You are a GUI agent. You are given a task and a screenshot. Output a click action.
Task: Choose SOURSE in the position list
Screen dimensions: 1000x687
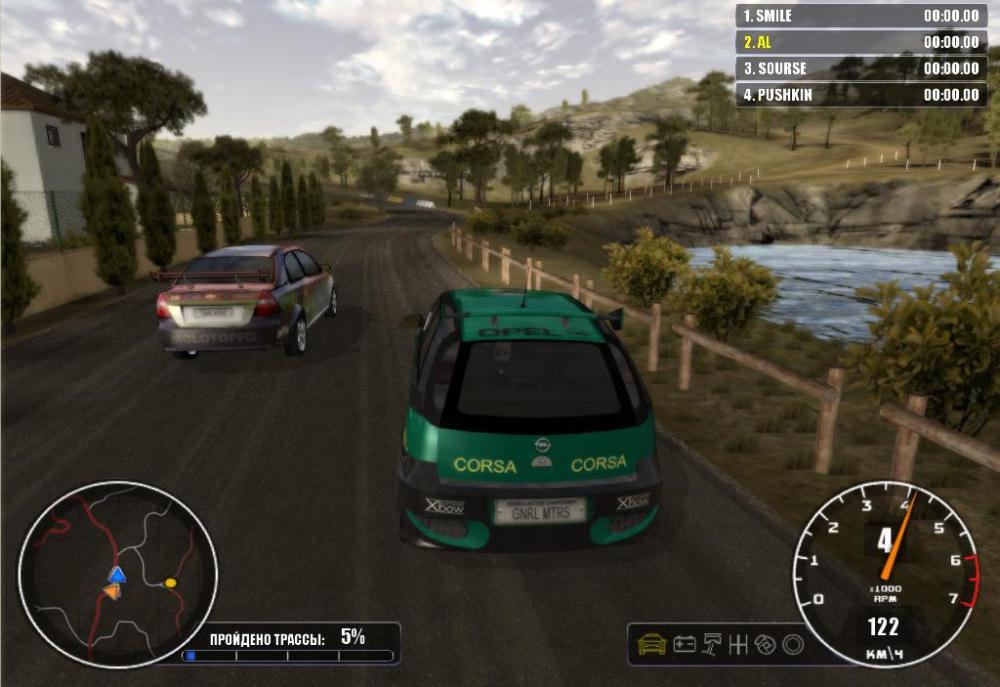pos(860,69)
